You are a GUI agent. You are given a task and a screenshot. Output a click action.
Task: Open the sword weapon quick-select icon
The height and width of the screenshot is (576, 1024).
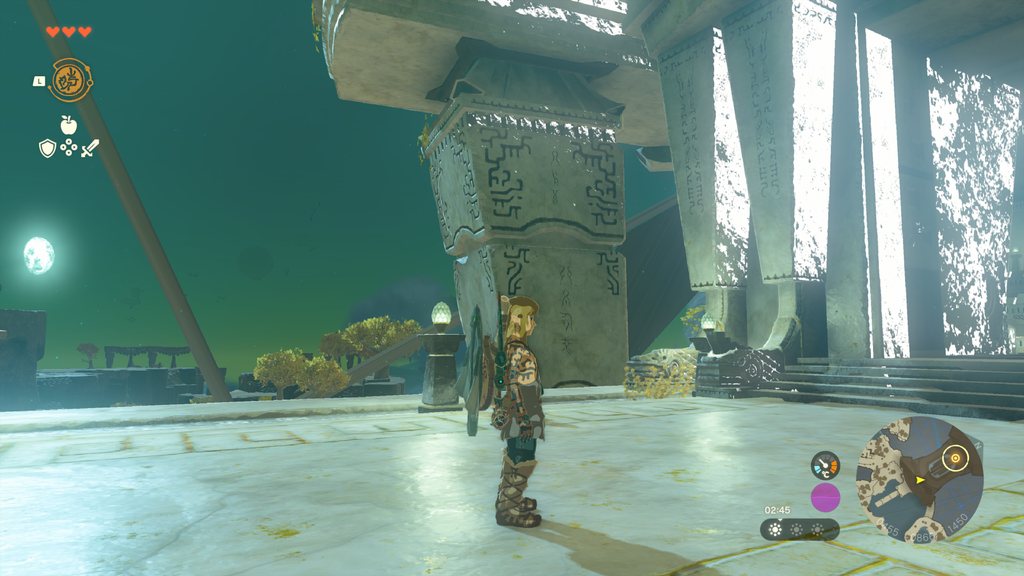90,148
